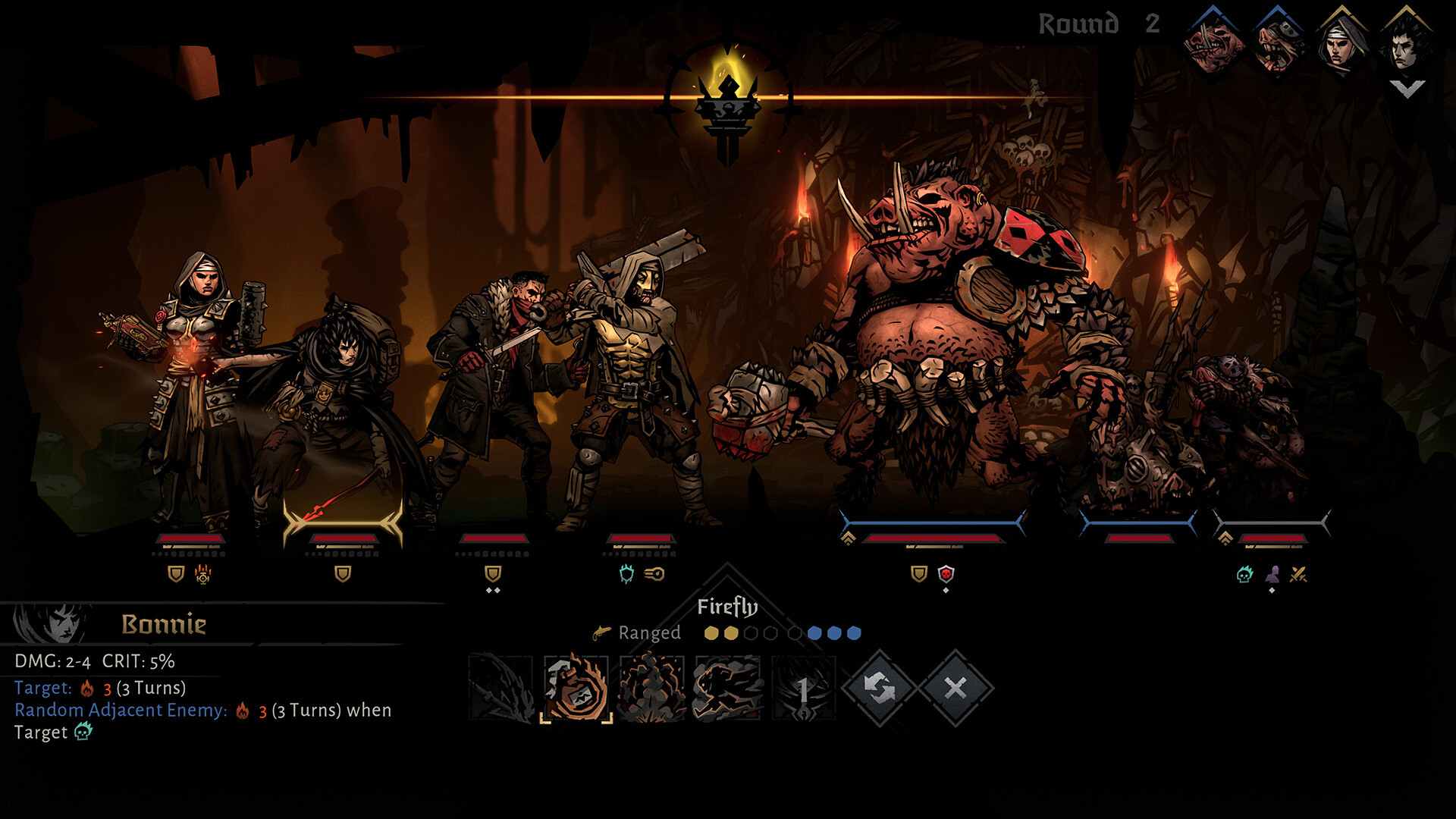Click the red crit token beneath the brute enemy

946,574
